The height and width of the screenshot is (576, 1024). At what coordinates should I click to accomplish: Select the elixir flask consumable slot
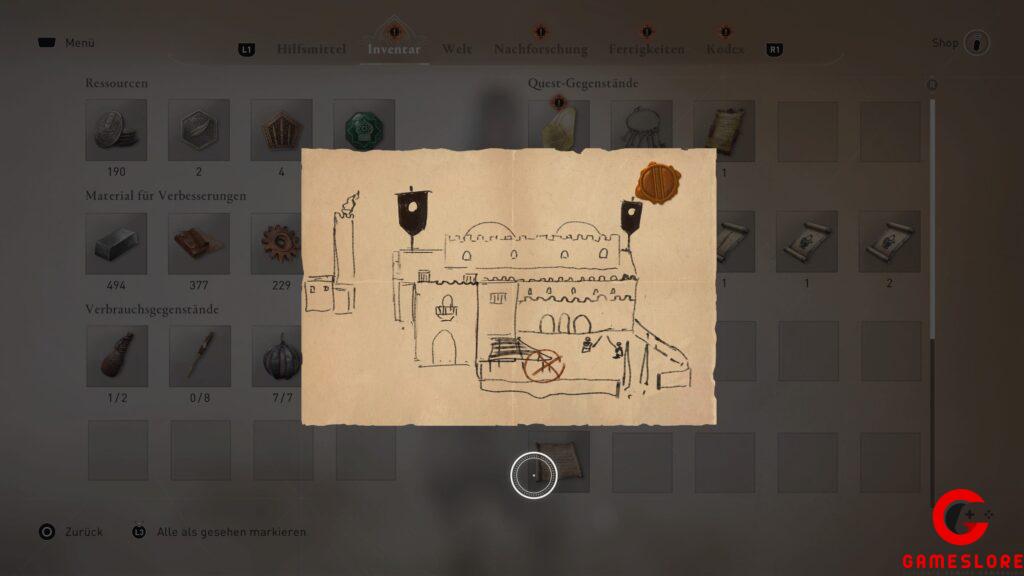click(x=116, y=356)
